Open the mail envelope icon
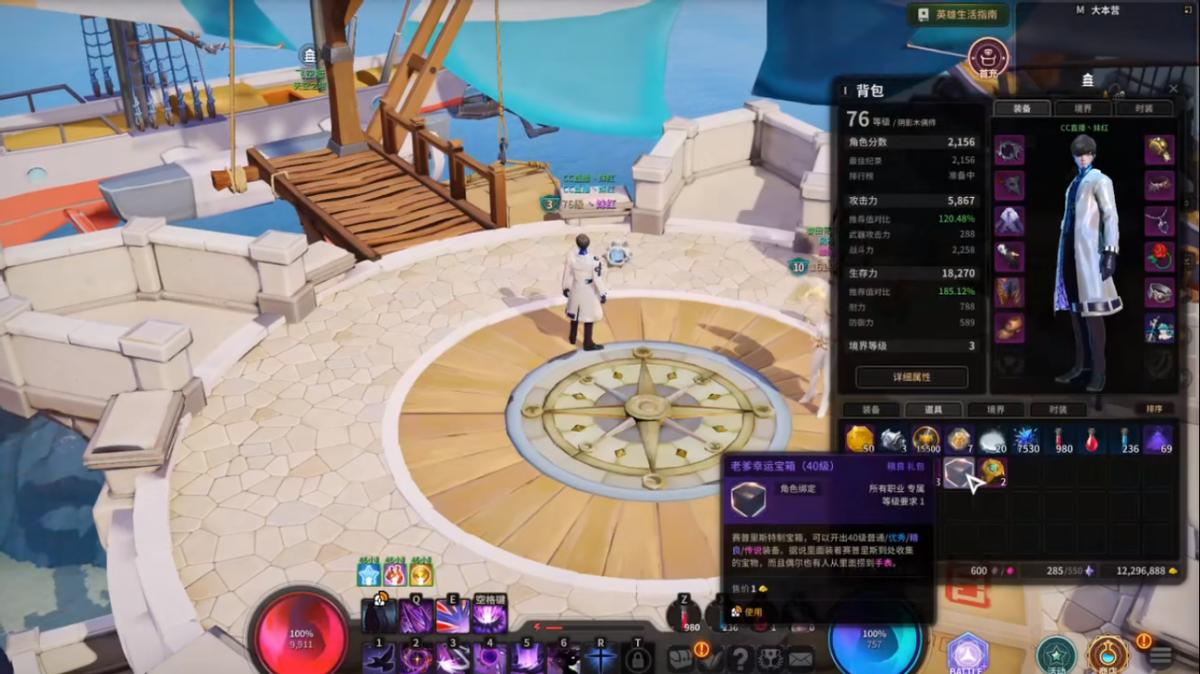The width and height of the screenshot is (1200, 674). (800, 658)
